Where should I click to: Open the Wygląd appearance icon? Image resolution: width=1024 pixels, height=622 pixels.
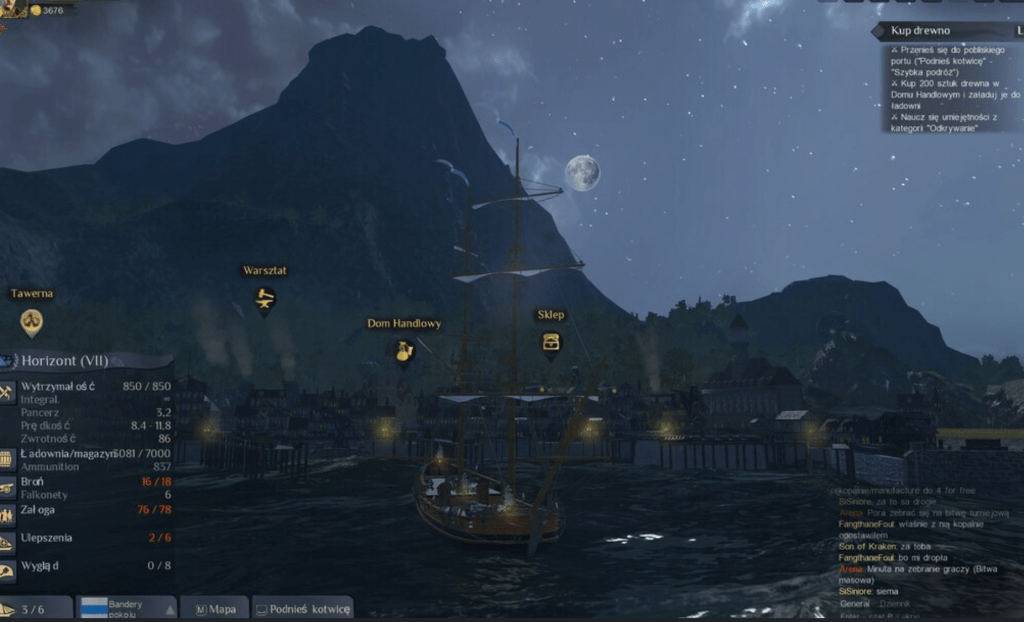click(x=7, y=571)
